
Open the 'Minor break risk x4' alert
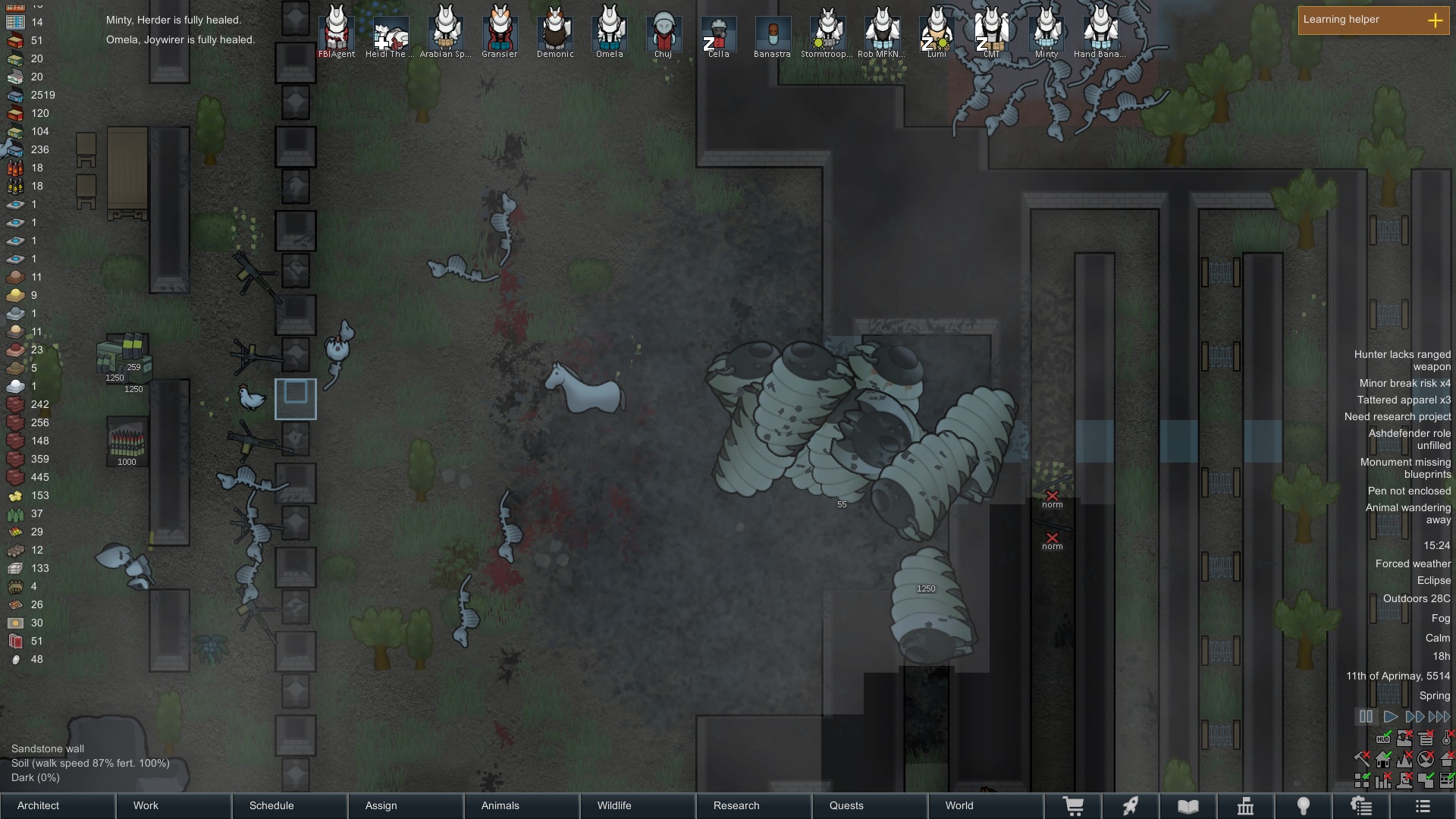(1404, 383)
